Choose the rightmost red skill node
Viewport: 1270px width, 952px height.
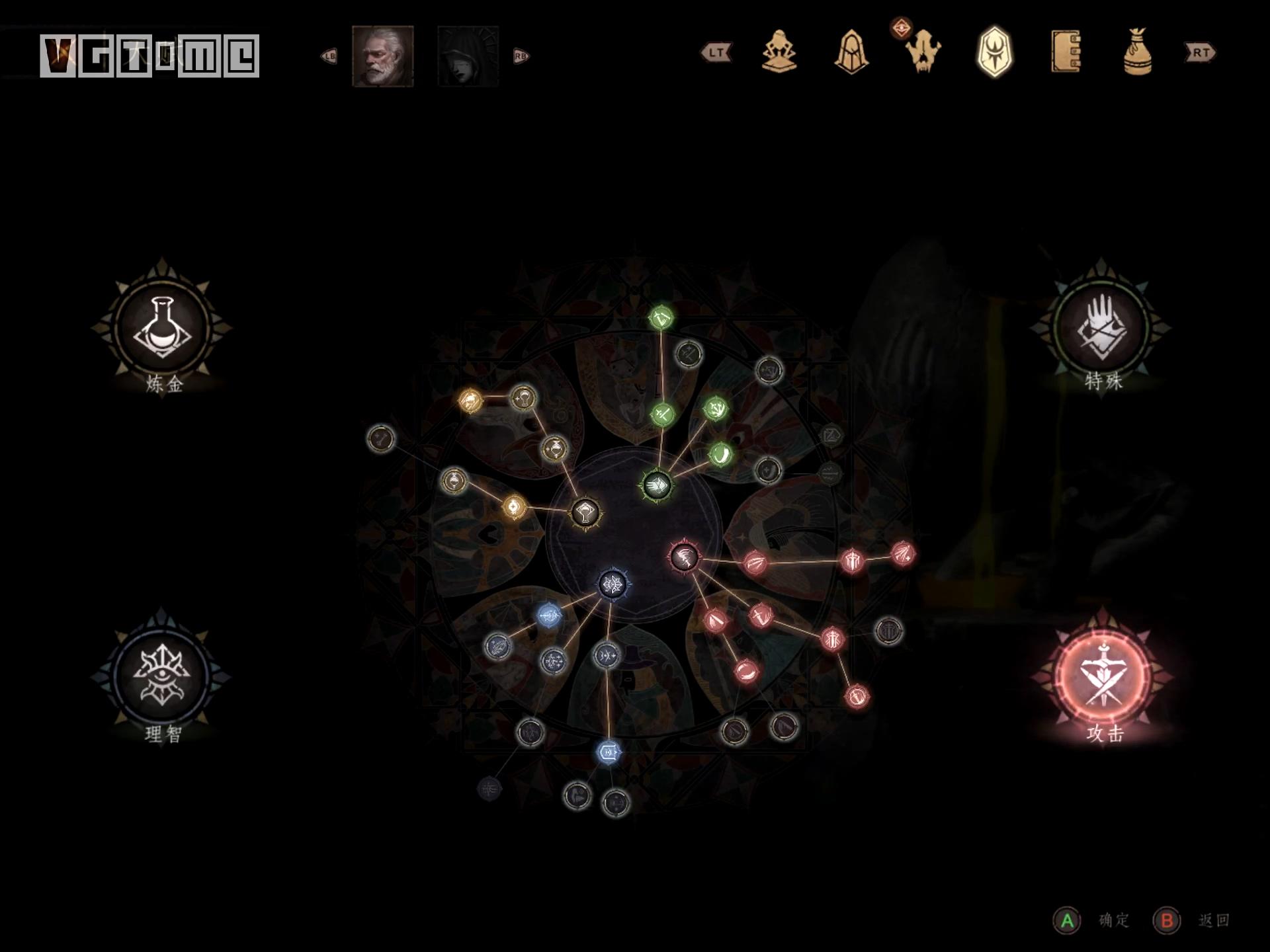(x=903, y=554)
